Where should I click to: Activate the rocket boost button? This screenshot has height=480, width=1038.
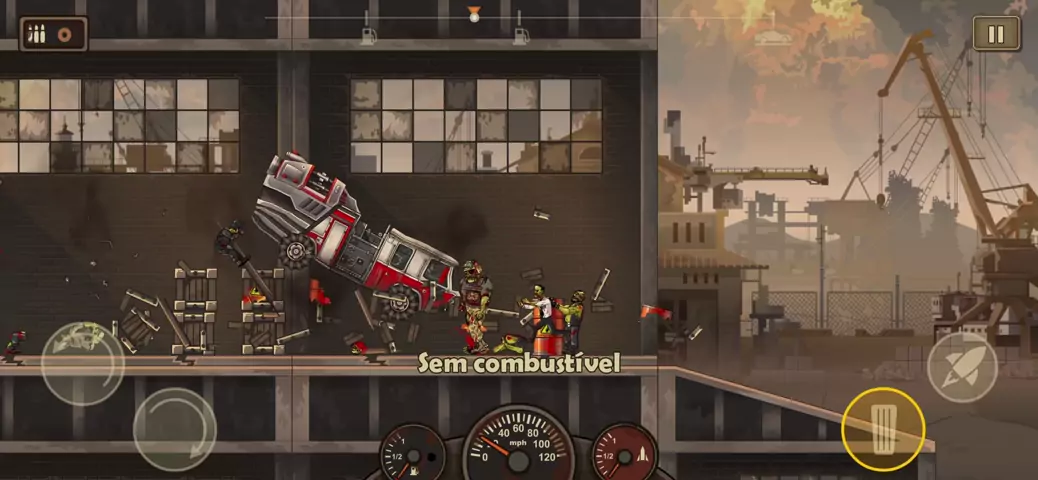962,367
